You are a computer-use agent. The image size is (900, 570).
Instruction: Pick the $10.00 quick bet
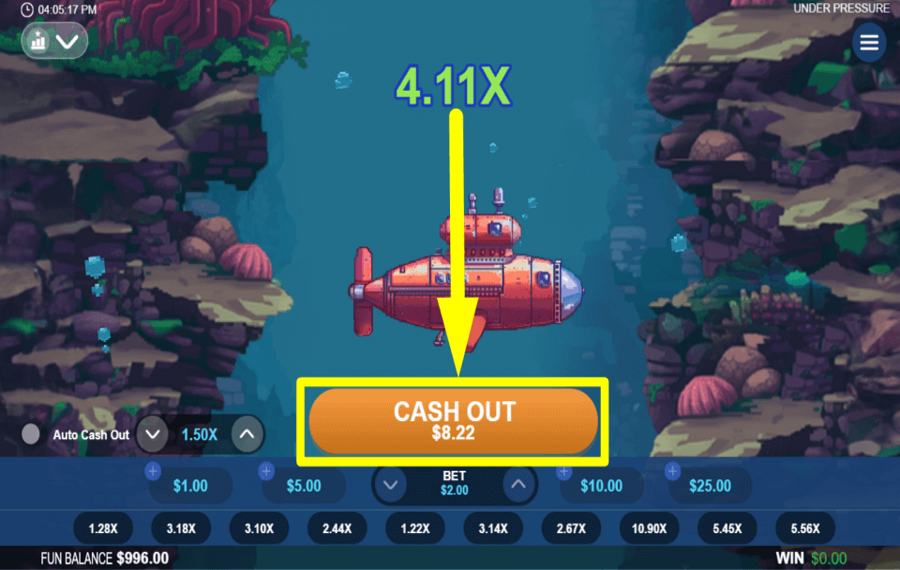point(601,486)
